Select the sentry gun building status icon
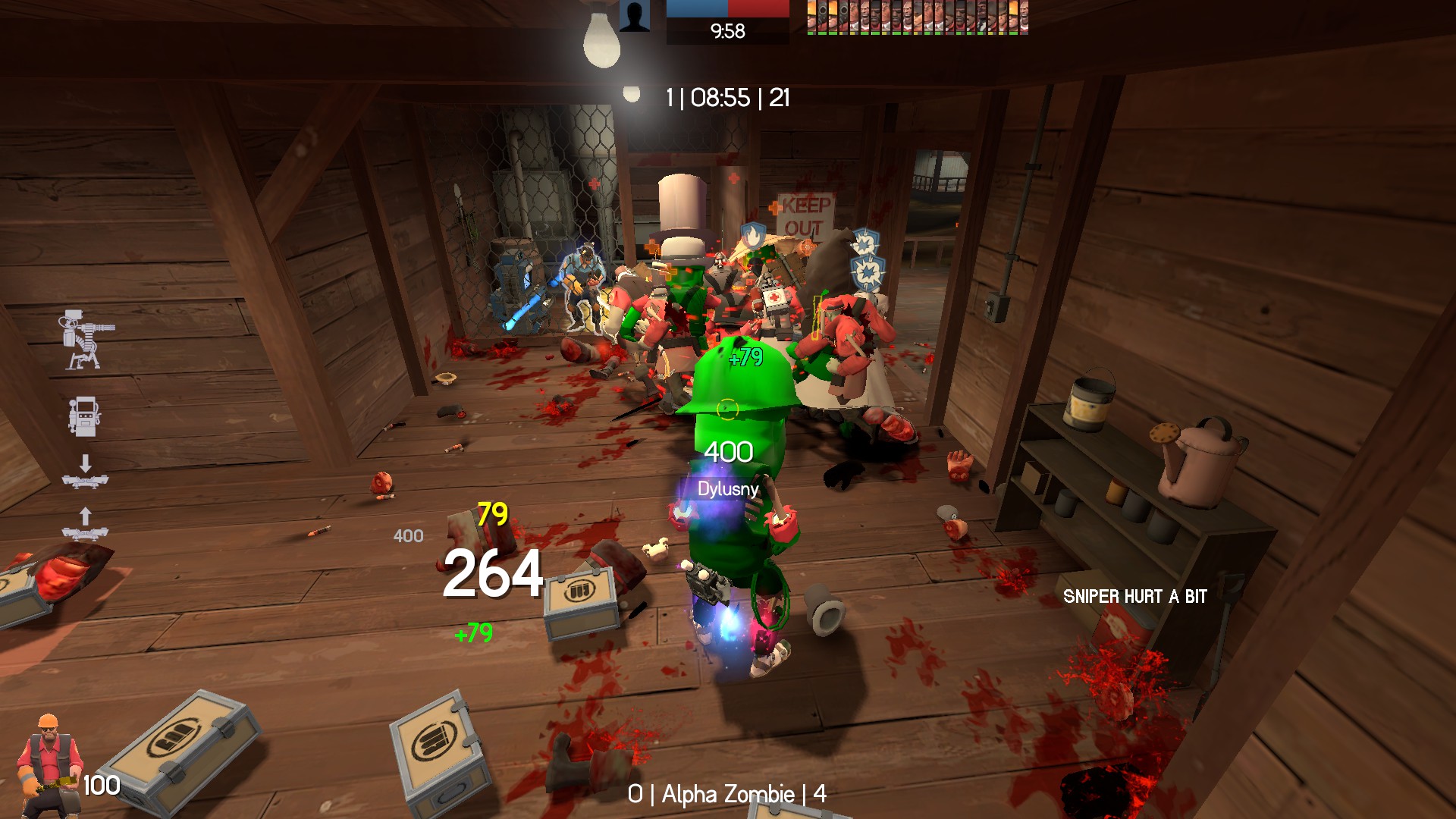This screenshot has width=1456, height=819. click(86, 339)
